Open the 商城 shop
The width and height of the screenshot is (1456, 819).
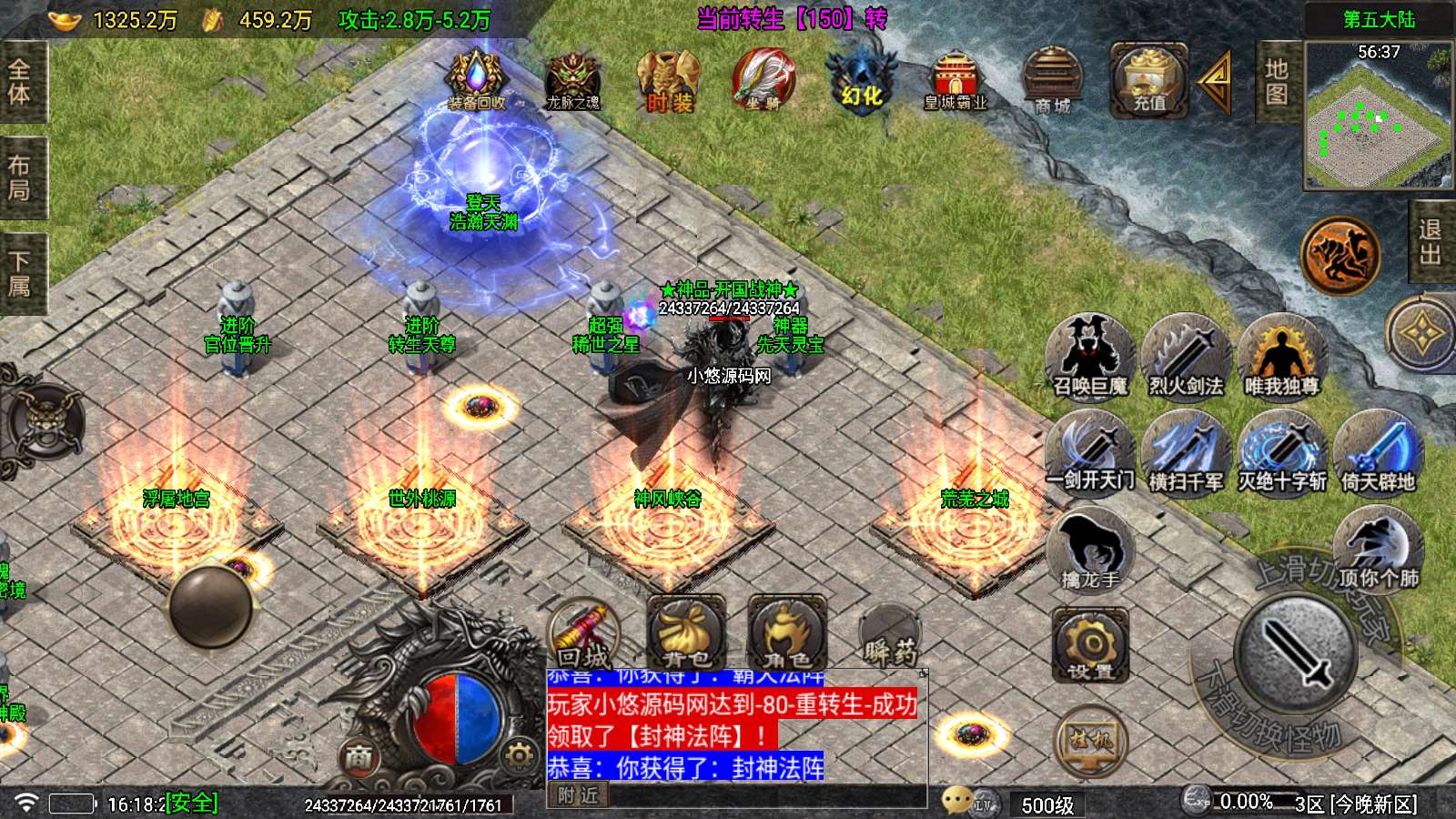point(1052,80)
